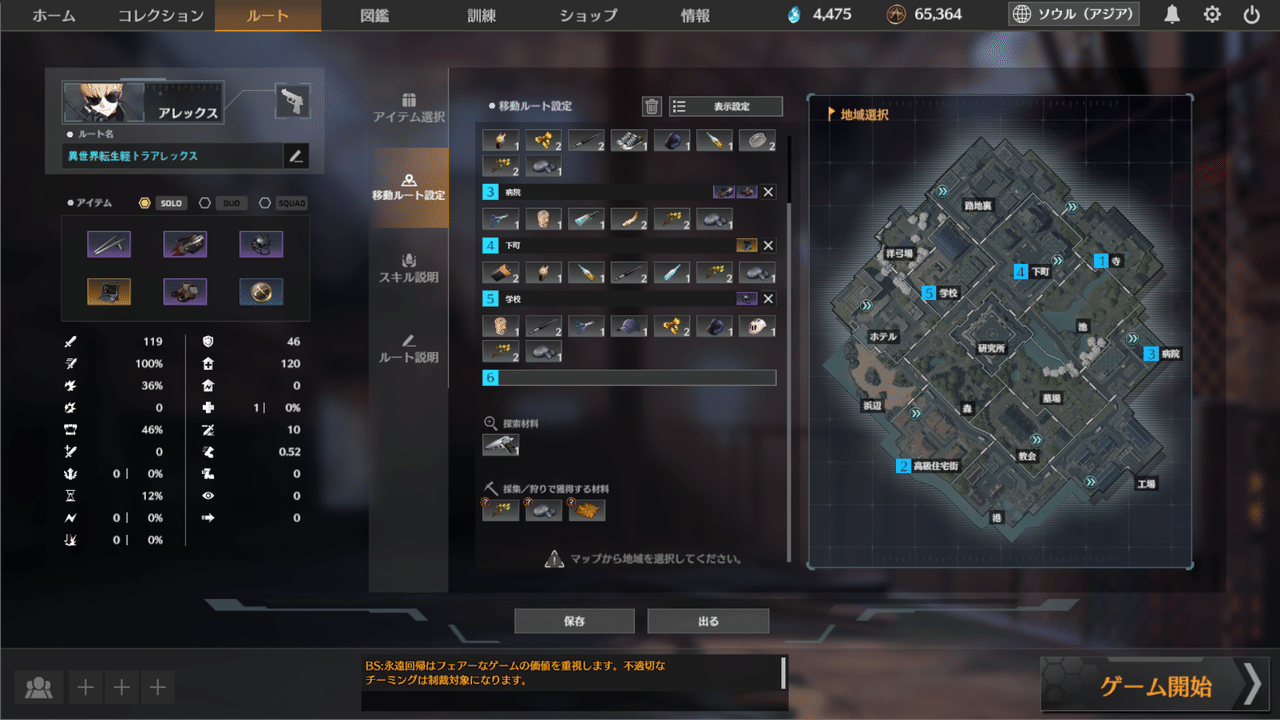Click the blue gem currency icon
This screenshot has height=720, width=1280.
[x=796, y=15]
